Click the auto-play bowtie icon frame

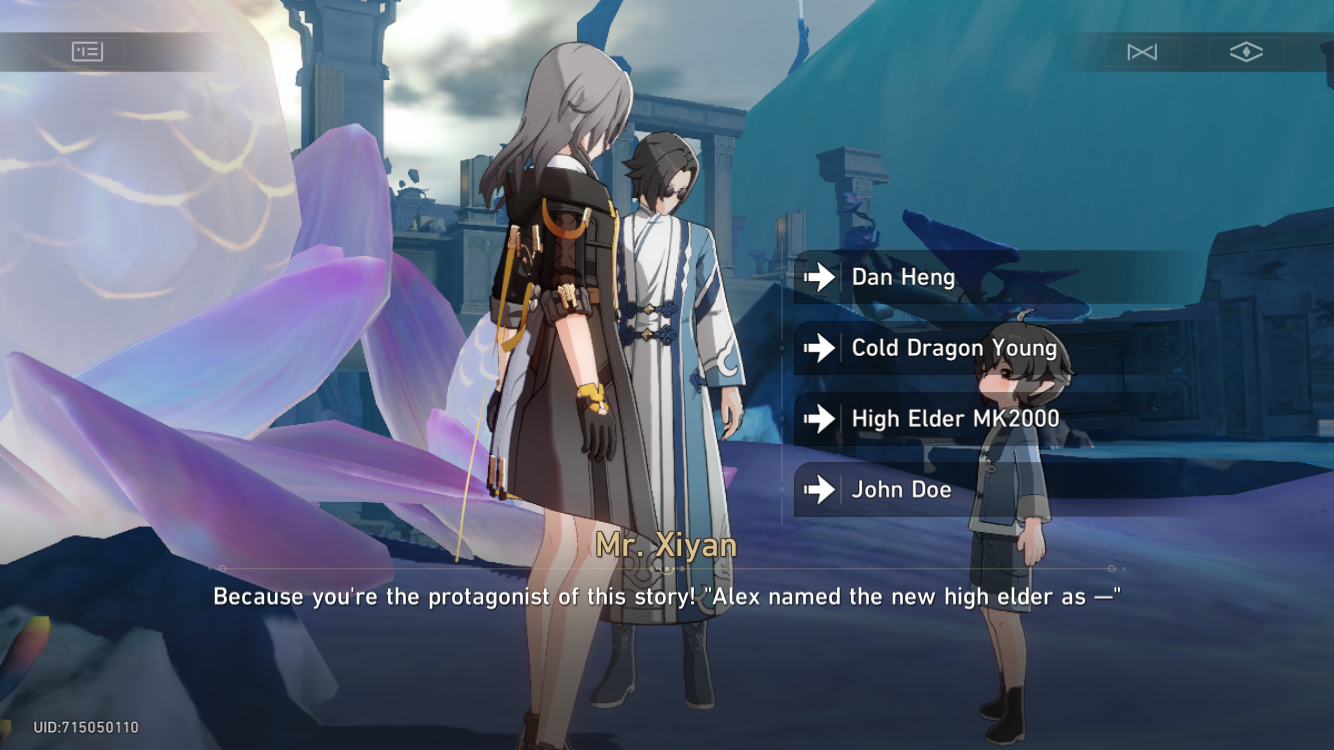[x=1143, y=50]
